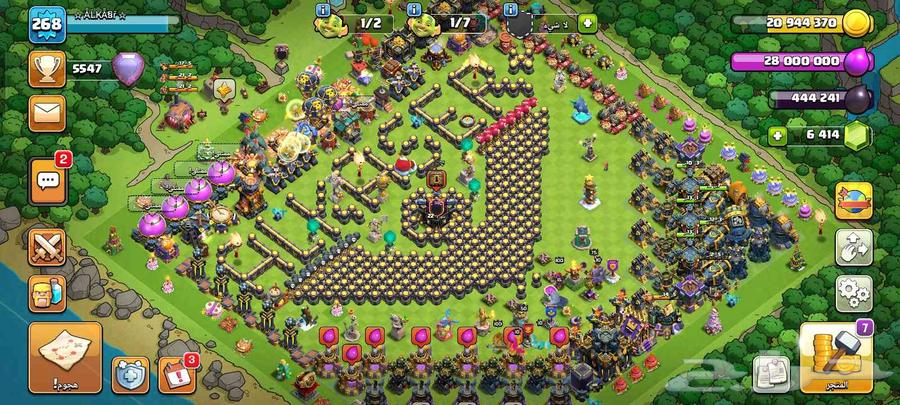Tap the green plus beside the shield slot
Image resolution: width=900 pixels, height=405 pixels.
click(x=587, y=22)
